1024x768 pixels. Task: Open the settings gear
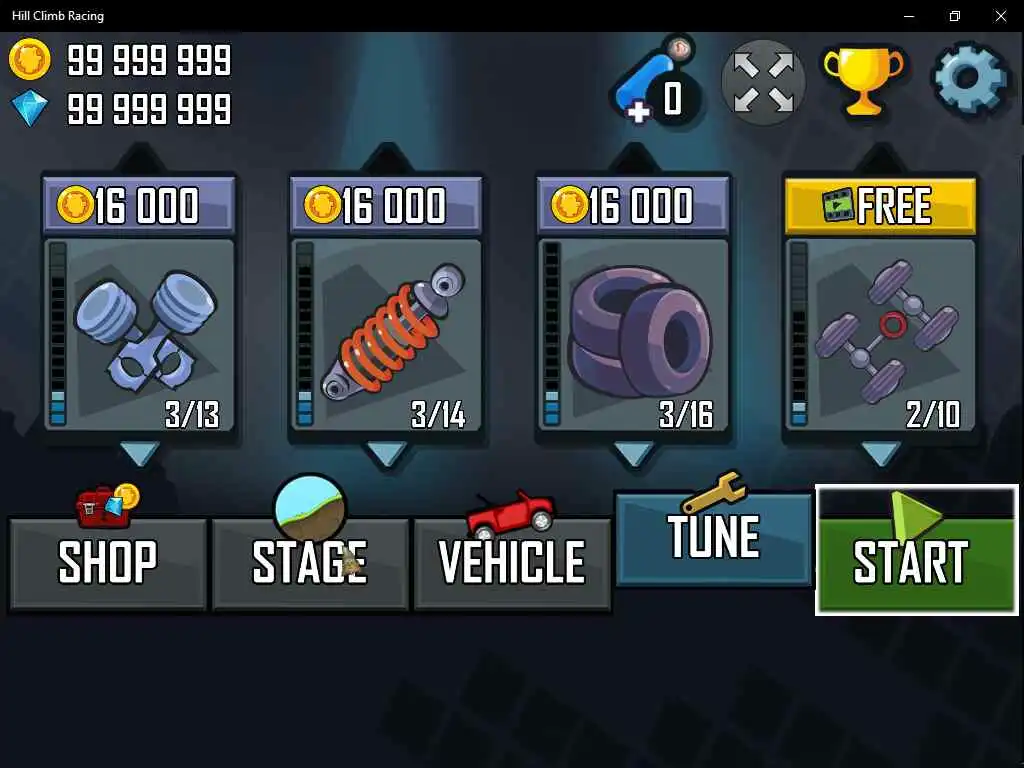pyautogui.click(x=970, y=79)
